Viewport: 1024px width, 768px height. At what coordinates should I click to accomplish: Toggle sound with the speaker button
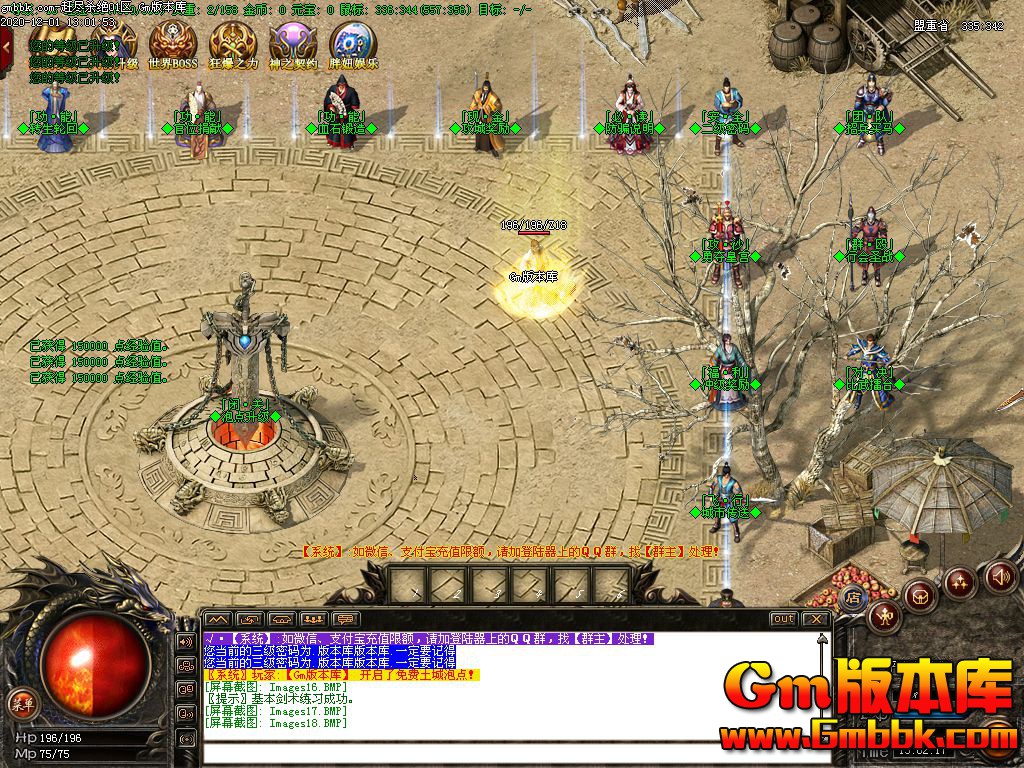pyautogui.click(x=1000, y=576)
